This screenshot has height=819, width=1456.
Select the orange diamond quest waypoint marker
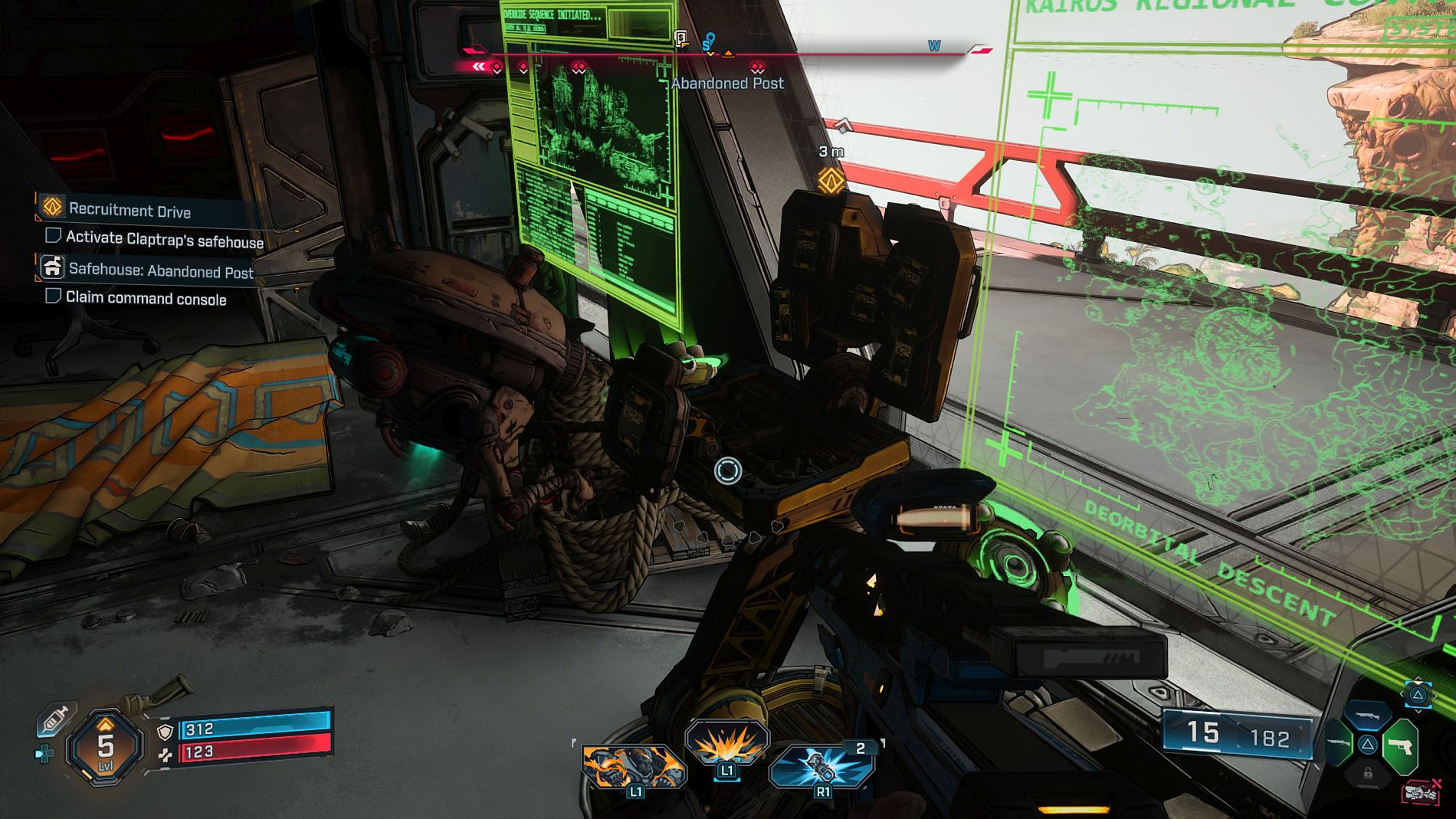point(831,180)
